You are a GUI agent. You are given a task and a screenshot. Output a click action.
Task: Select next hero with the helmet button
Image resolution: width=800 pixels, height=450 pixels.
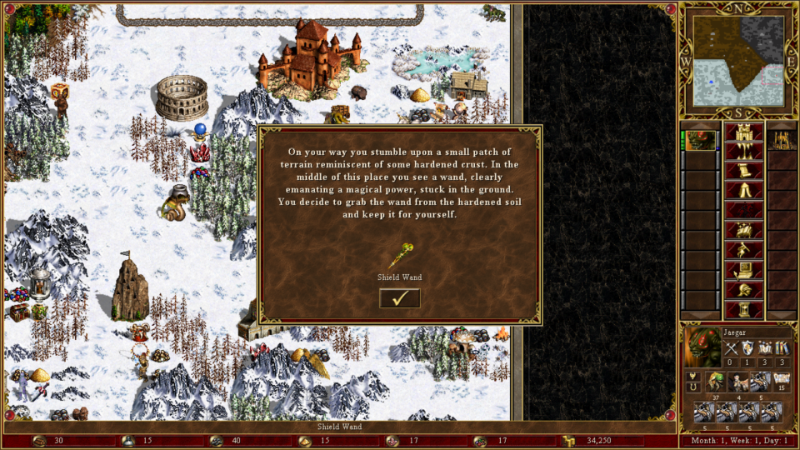pos(742,288)
